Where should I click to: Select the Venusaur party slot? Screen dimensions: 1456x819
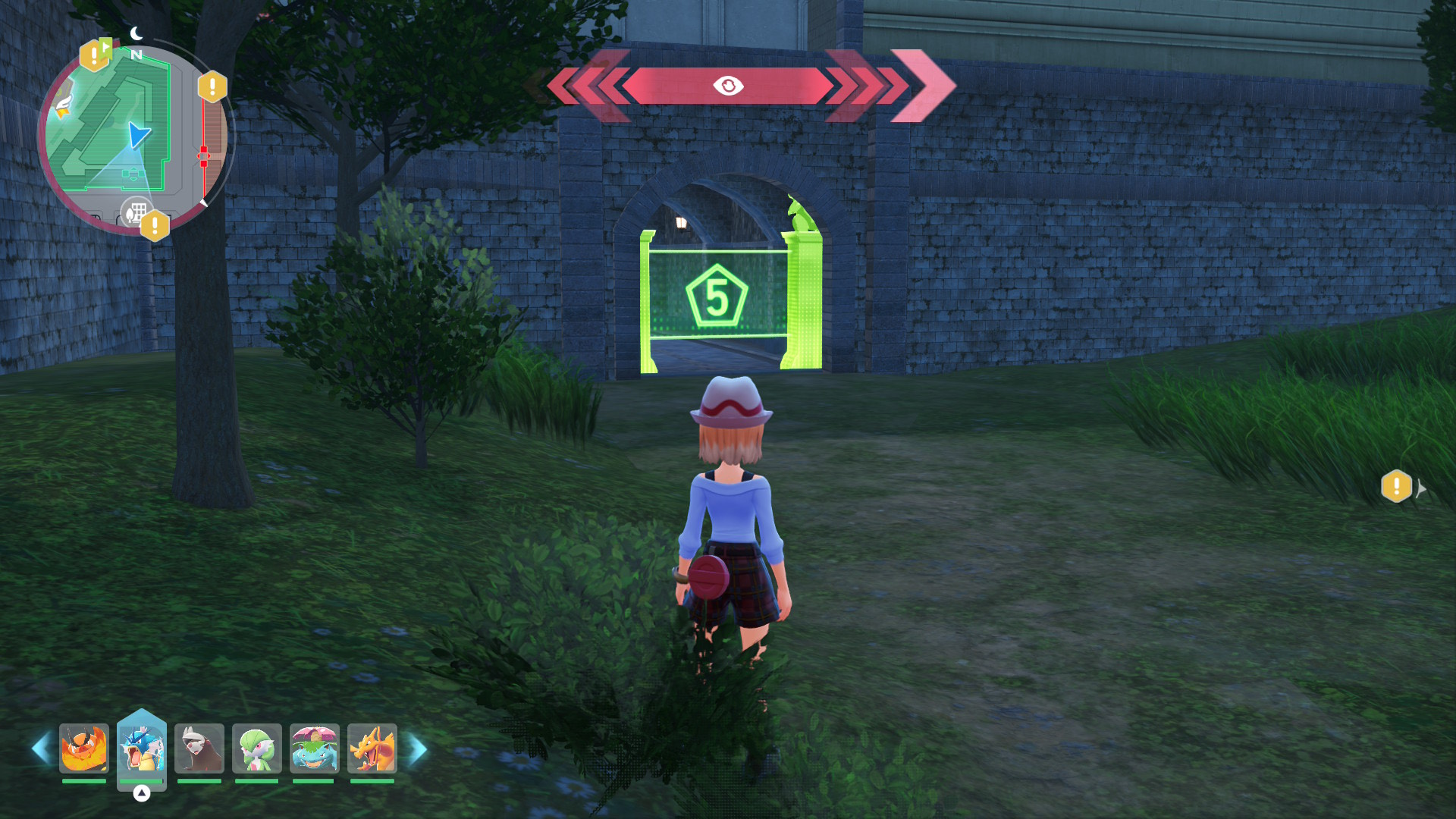point(314,748)
